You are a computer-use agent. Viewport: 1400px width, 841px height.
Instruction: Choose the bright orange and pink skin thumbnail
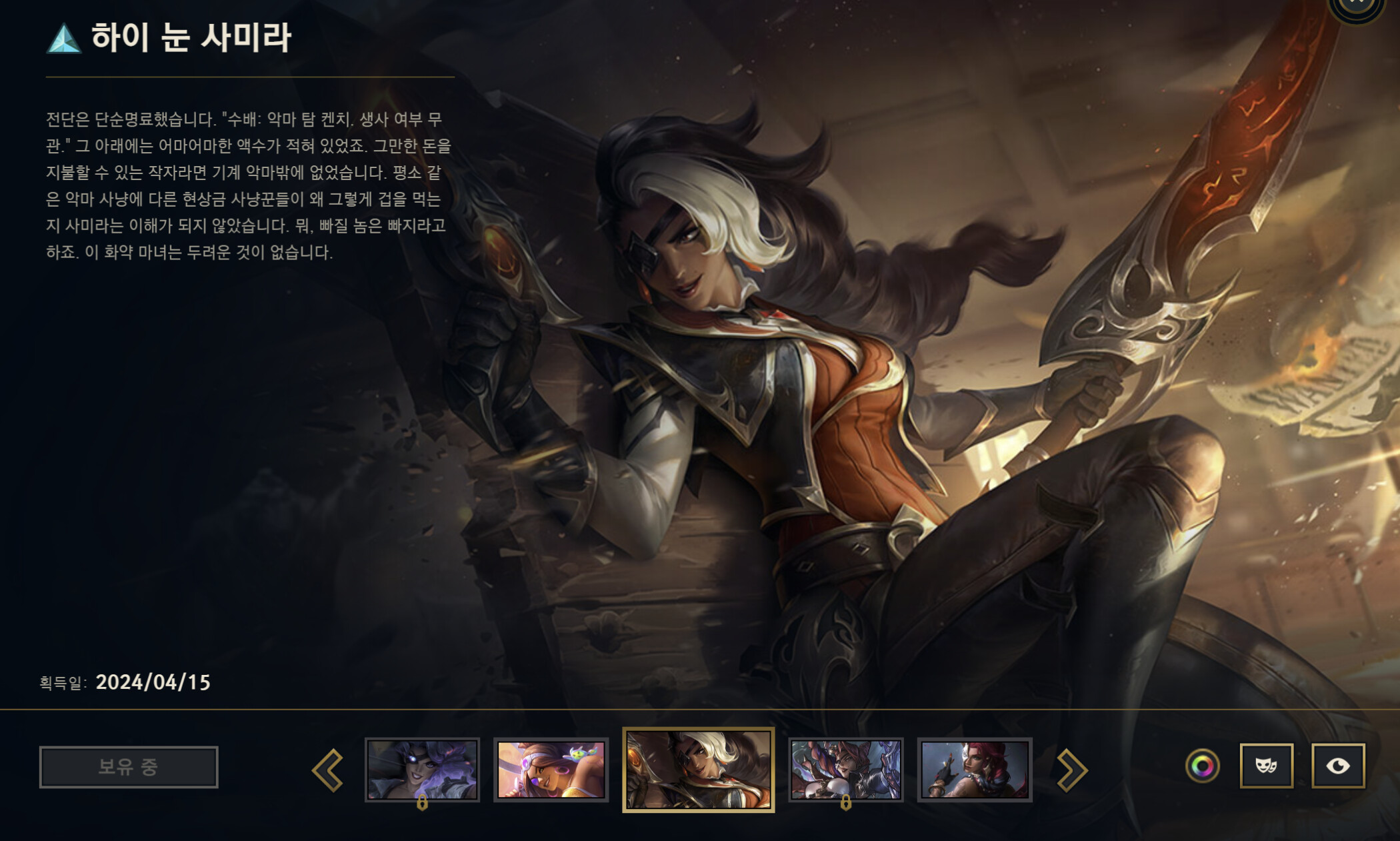[x=551, y=770]
